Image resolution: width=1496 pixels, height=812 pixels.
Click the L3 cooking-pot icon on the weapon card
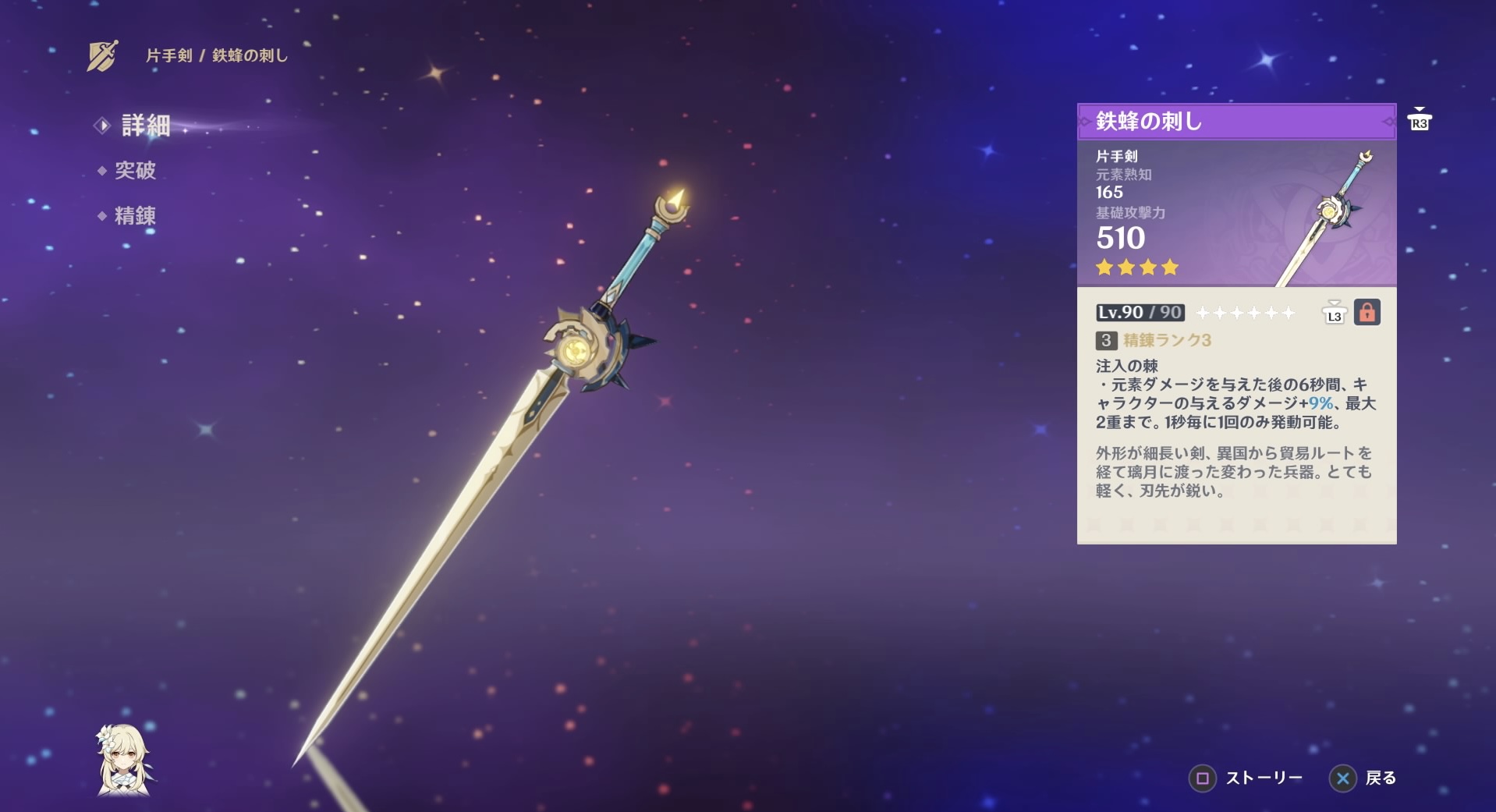tap(1335, 311)
